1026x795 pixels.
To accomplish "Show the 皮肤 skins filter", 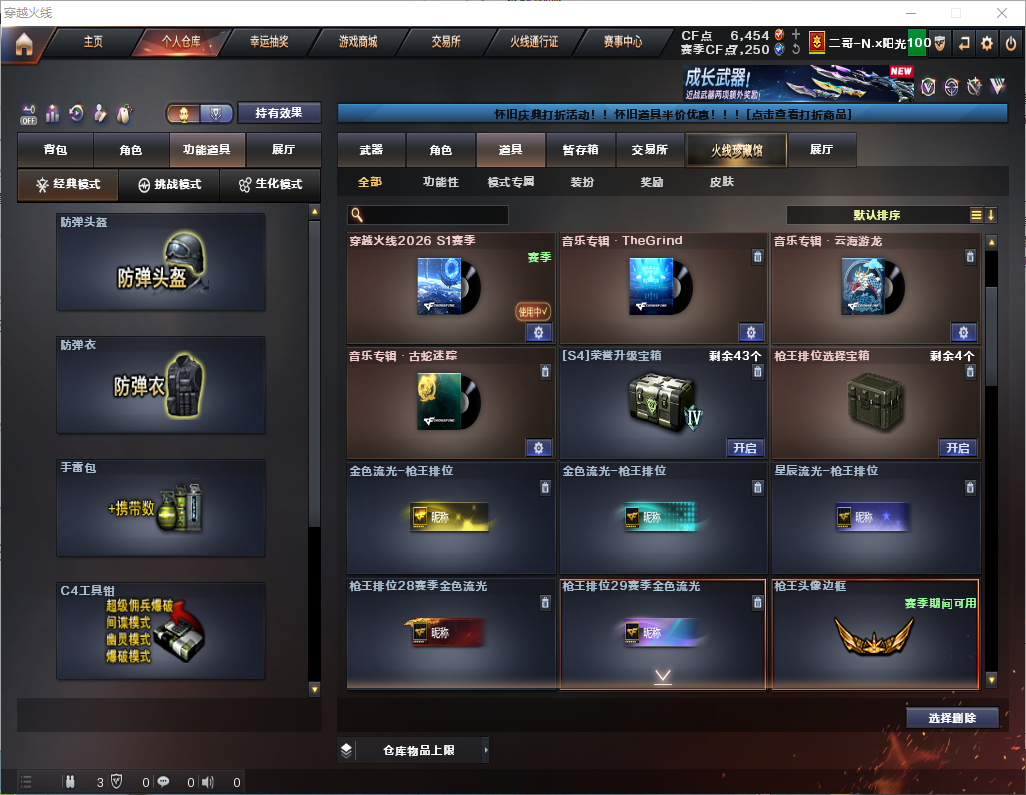I will [x=721, y=182].
